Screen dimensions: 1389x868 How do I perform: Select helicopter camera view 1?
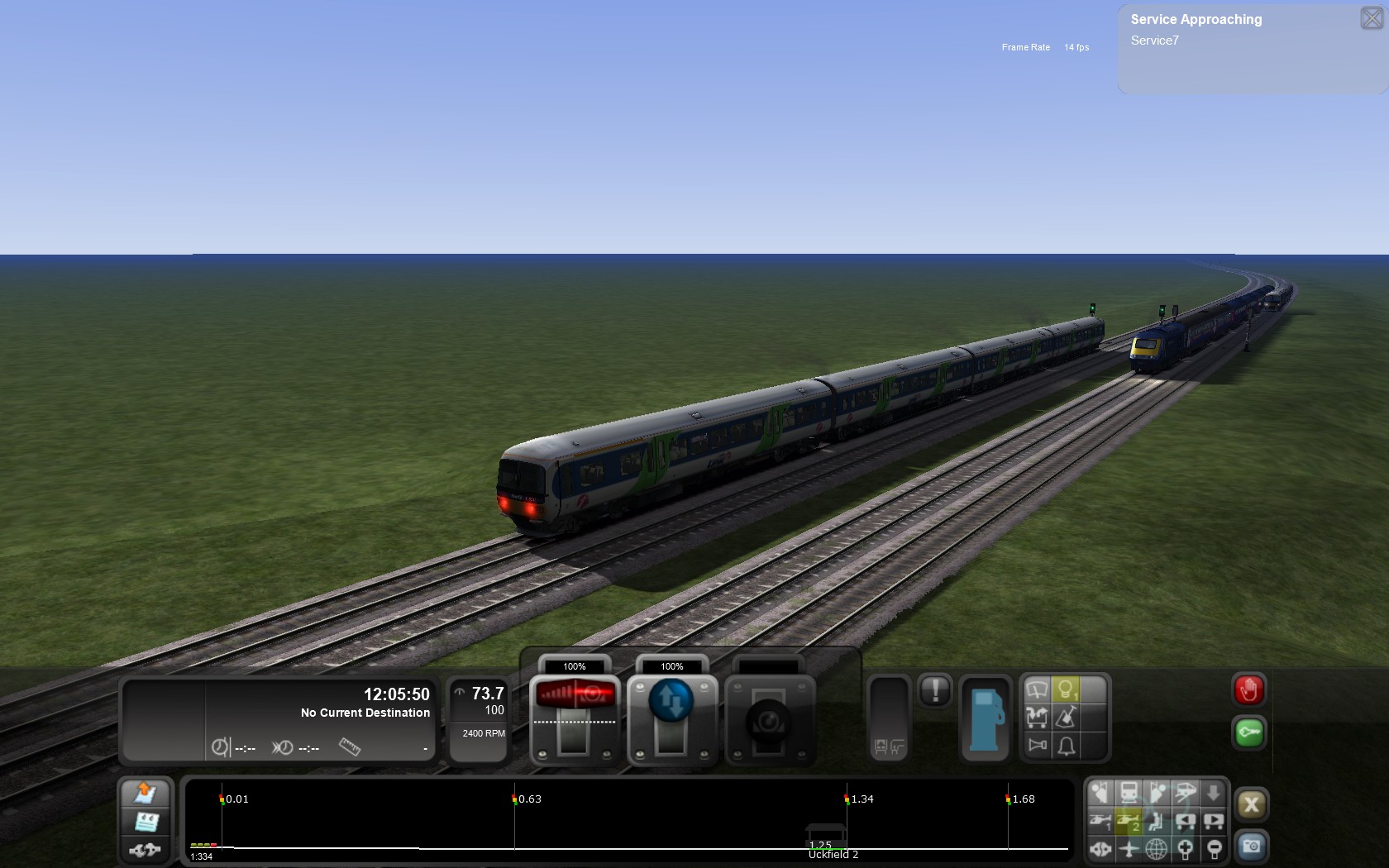click(x=1100, y=821)
